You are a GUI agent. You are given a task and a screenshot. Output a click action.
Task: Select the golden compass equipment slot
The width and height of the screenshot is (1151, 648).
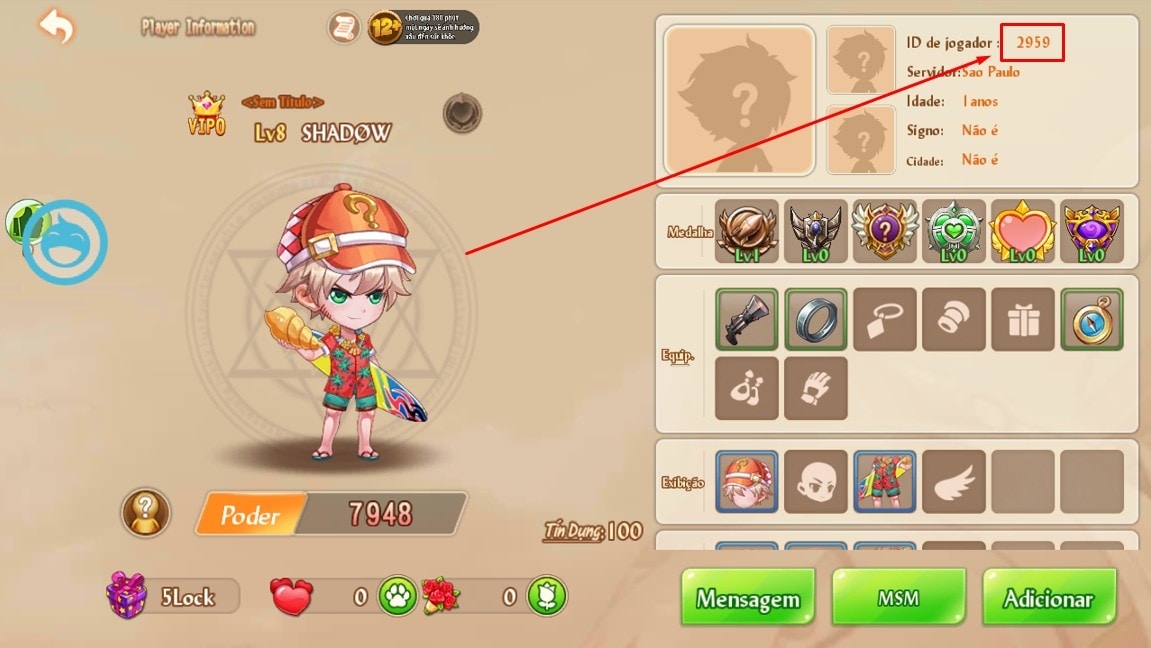pyautogui.click(x=1092, y=319)
